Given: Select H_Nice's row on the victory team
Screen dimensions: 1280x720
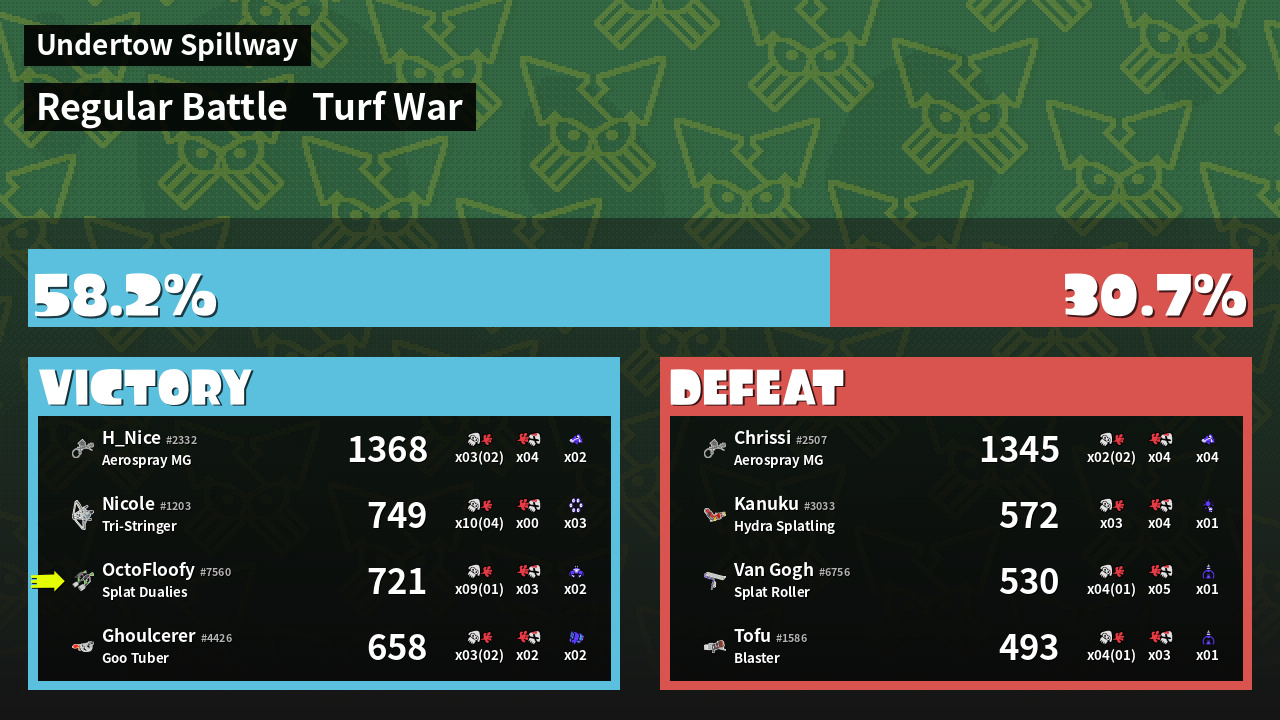Looking at the screenshot, I should click(324, 449).
